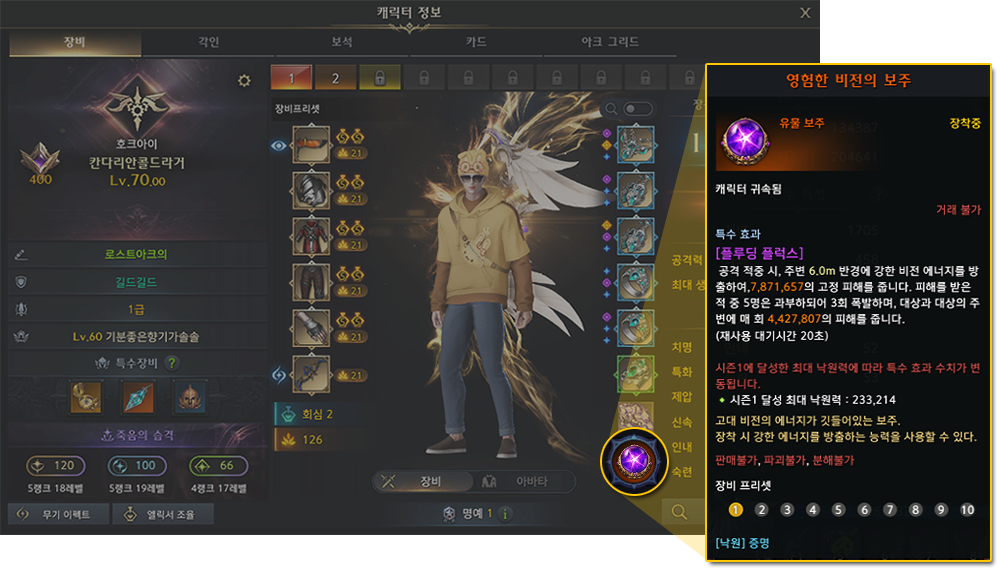This screenshot has height=571, width=1000.
Task: Show the 아크 그리드 tab
Action: 610,43
